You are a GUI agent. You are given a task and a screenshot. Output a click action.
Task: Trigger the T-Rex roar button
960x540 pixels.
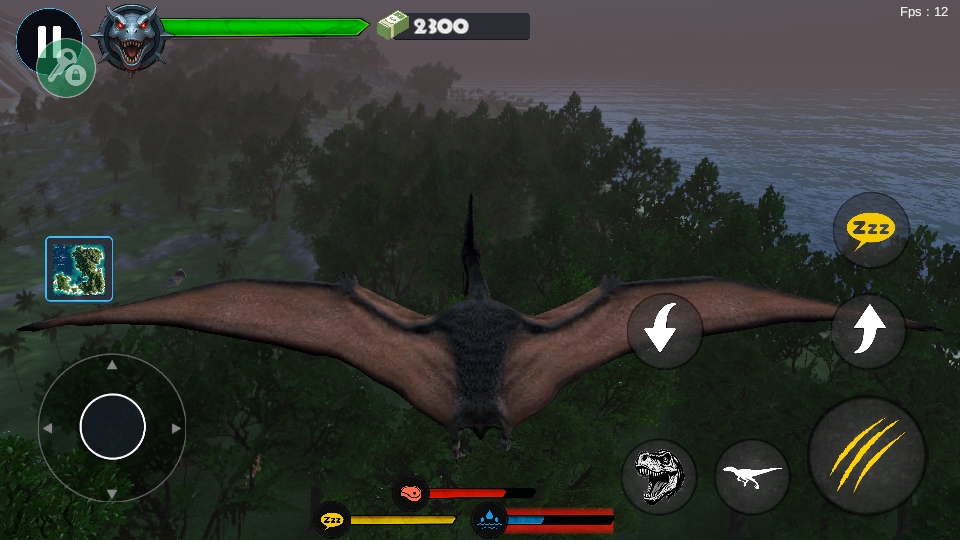point(659,476)
